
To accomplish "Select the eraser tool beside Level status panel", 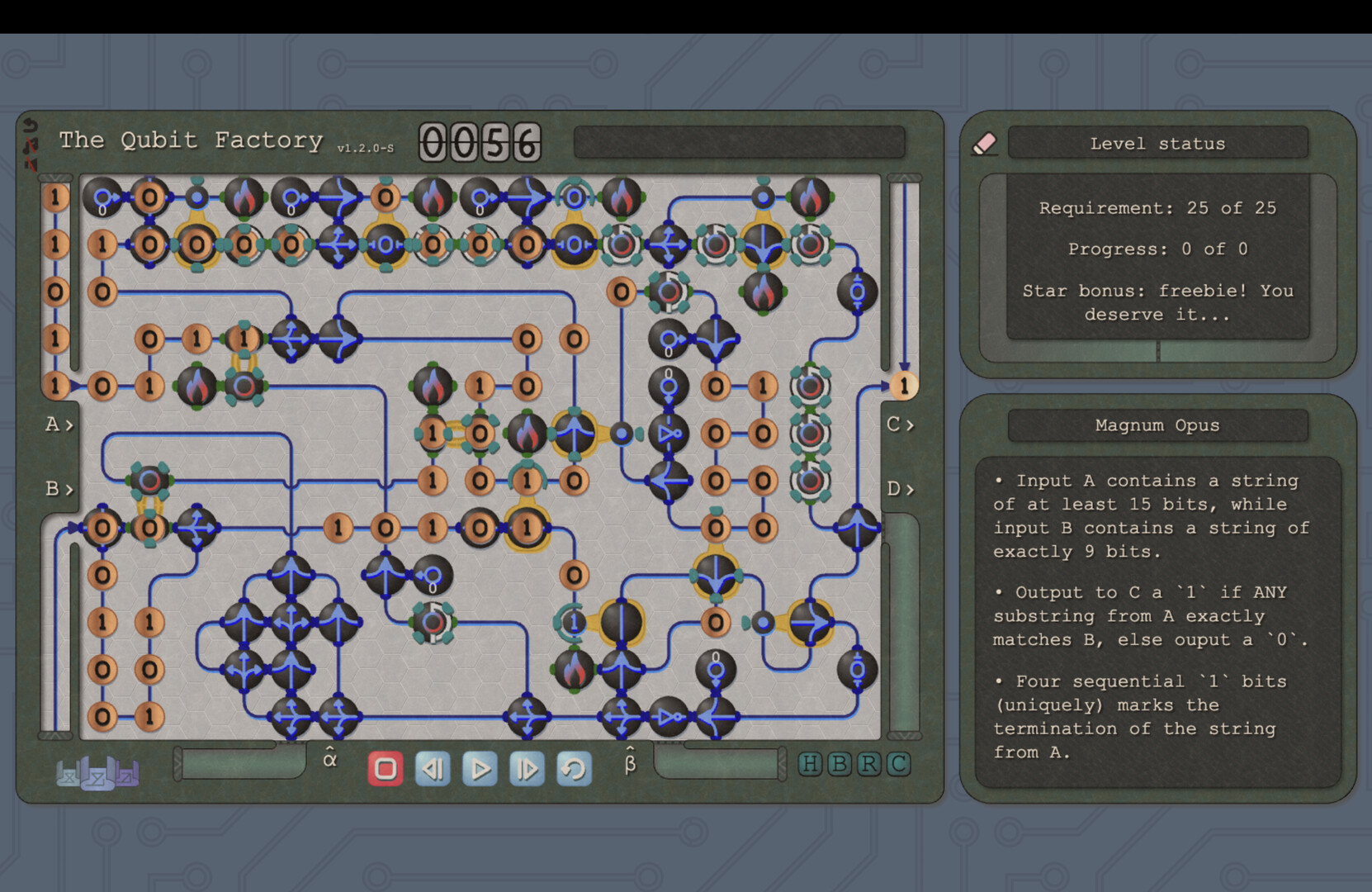I will coord(985,143).
